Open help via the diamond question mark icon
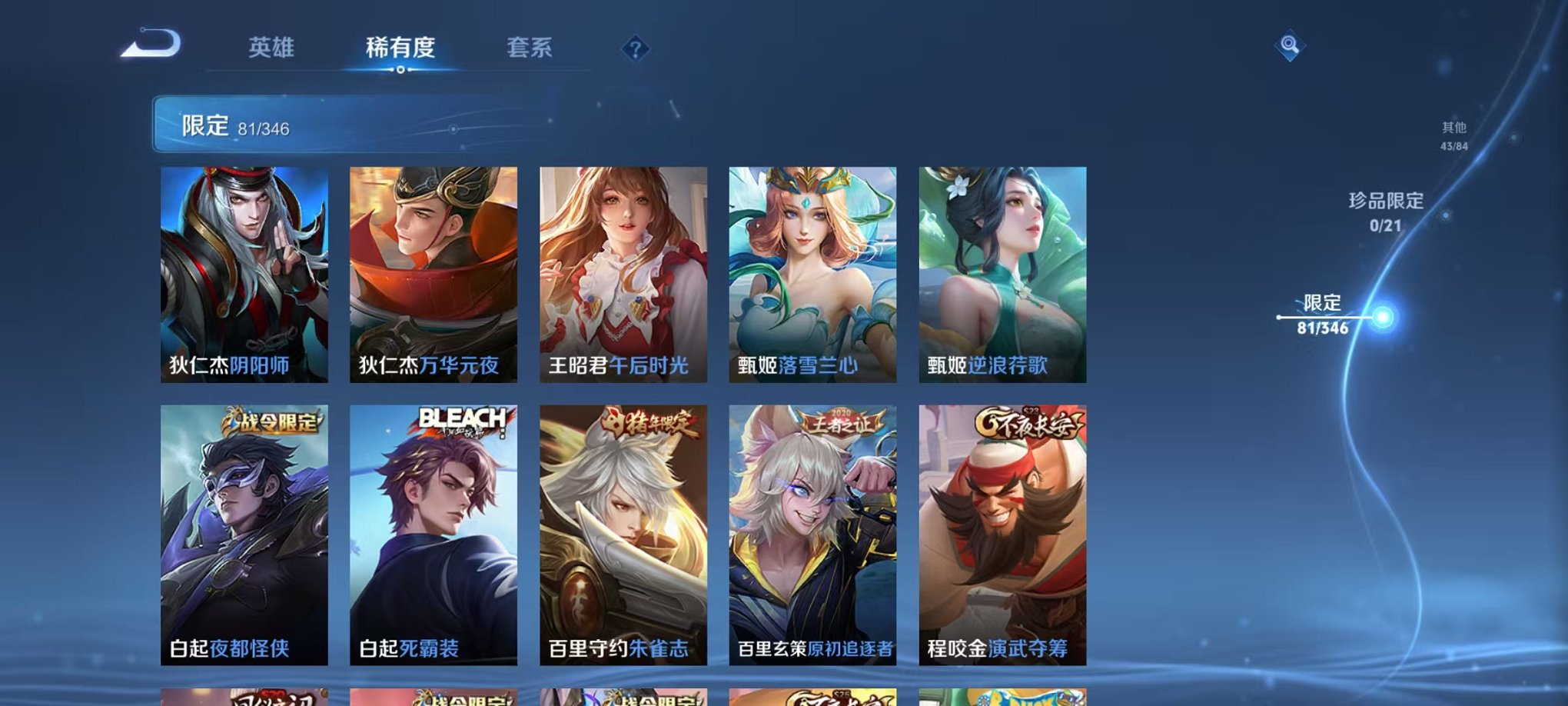 [x=634, y=50]
